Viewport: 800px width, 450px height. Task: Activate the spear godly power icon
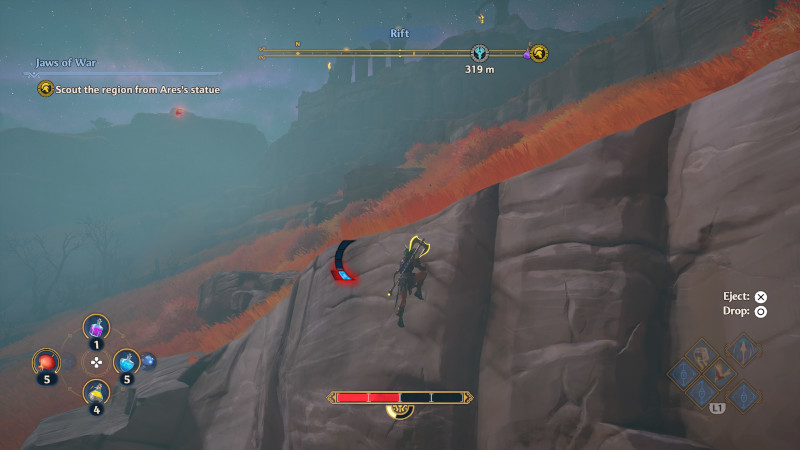[x=743, y=349]
